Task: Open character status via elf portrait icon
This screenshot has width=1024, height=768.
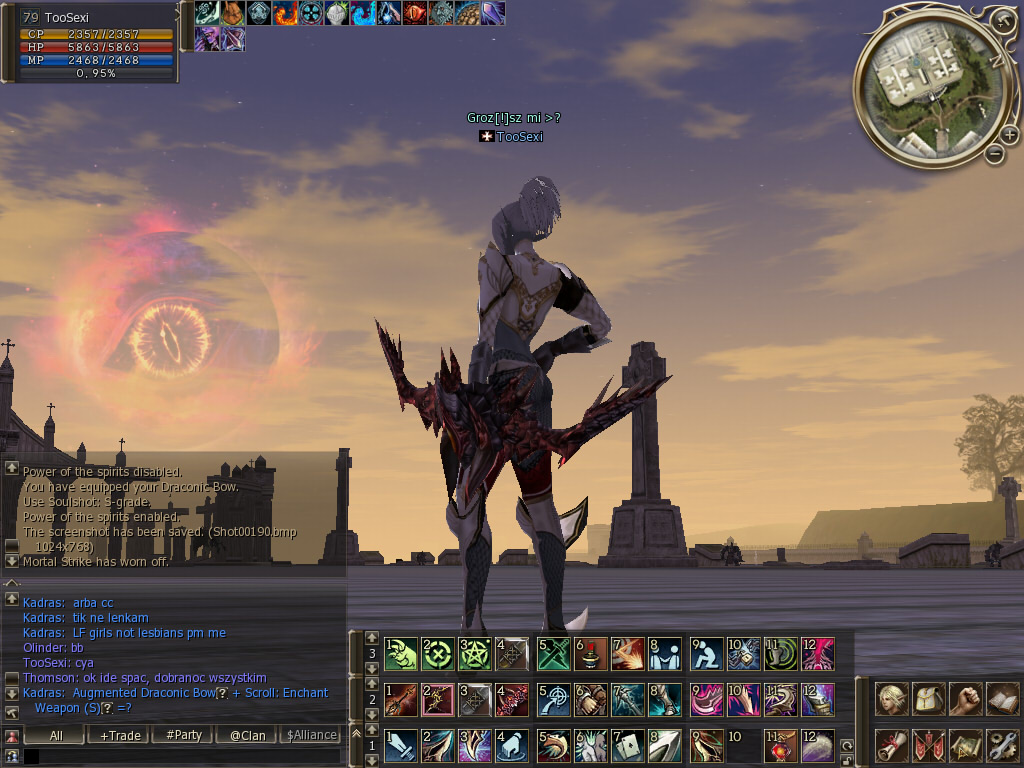Action: pyautogui.click(x=891, y=699)
